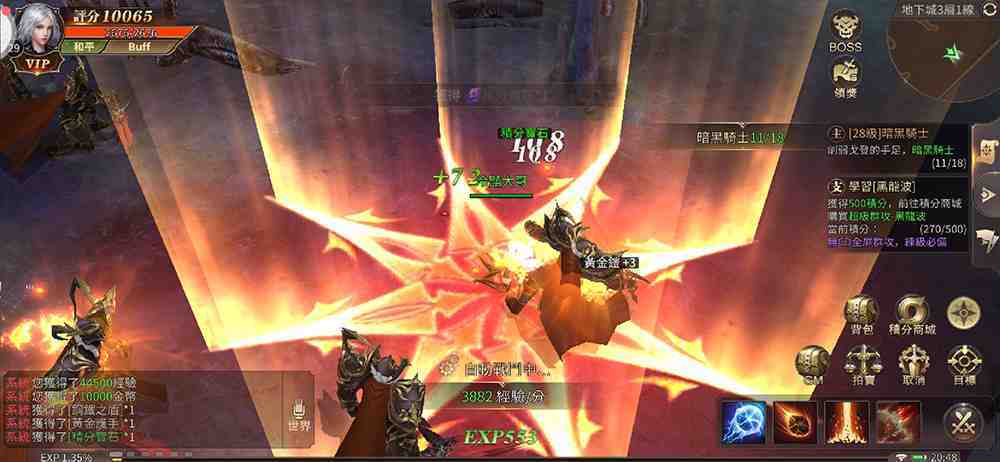
Task: Tap the crossed swords basic attack button
Action: point(963,422)
